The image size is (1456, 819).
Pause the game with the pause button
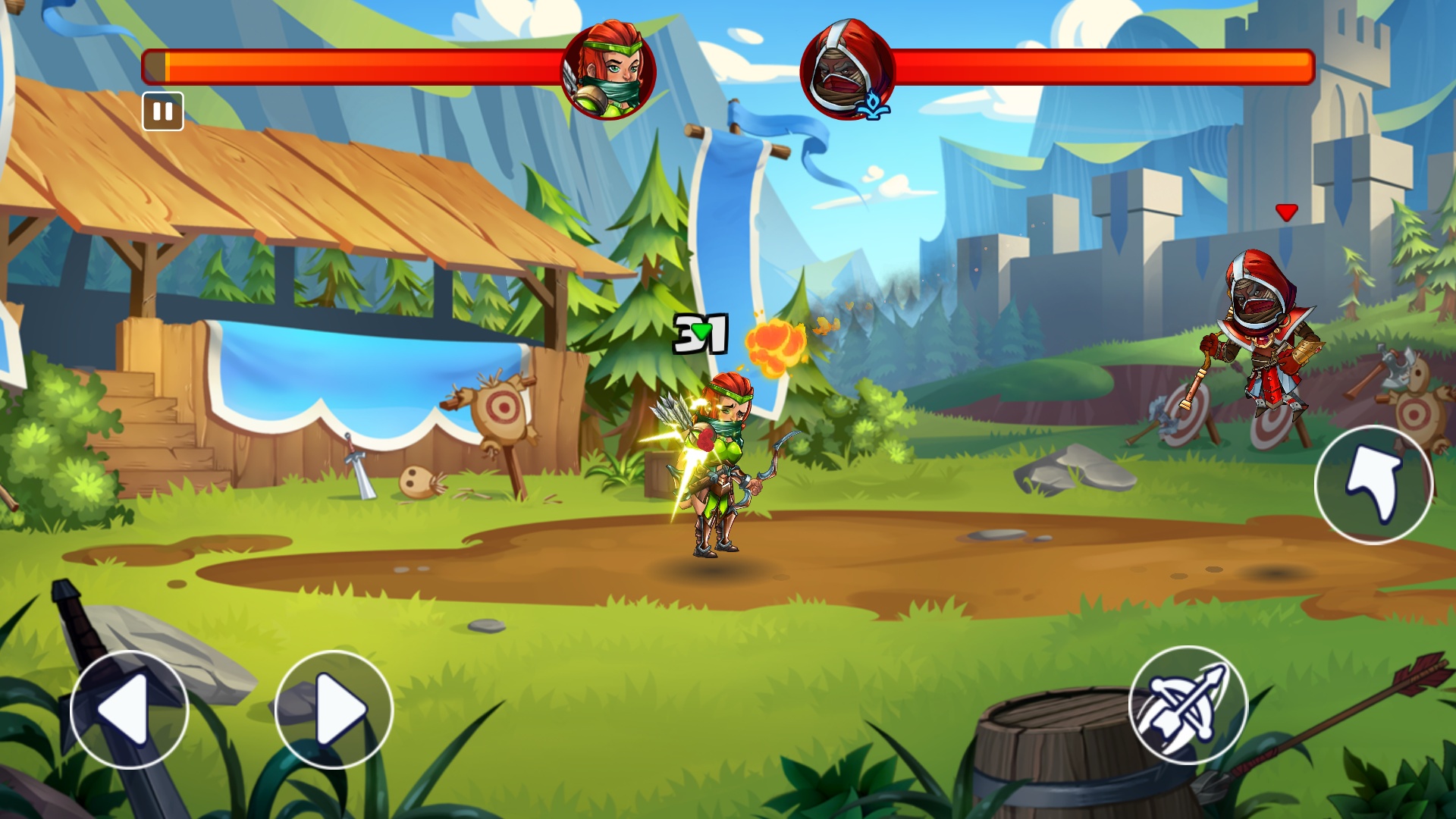pos(163,112)
